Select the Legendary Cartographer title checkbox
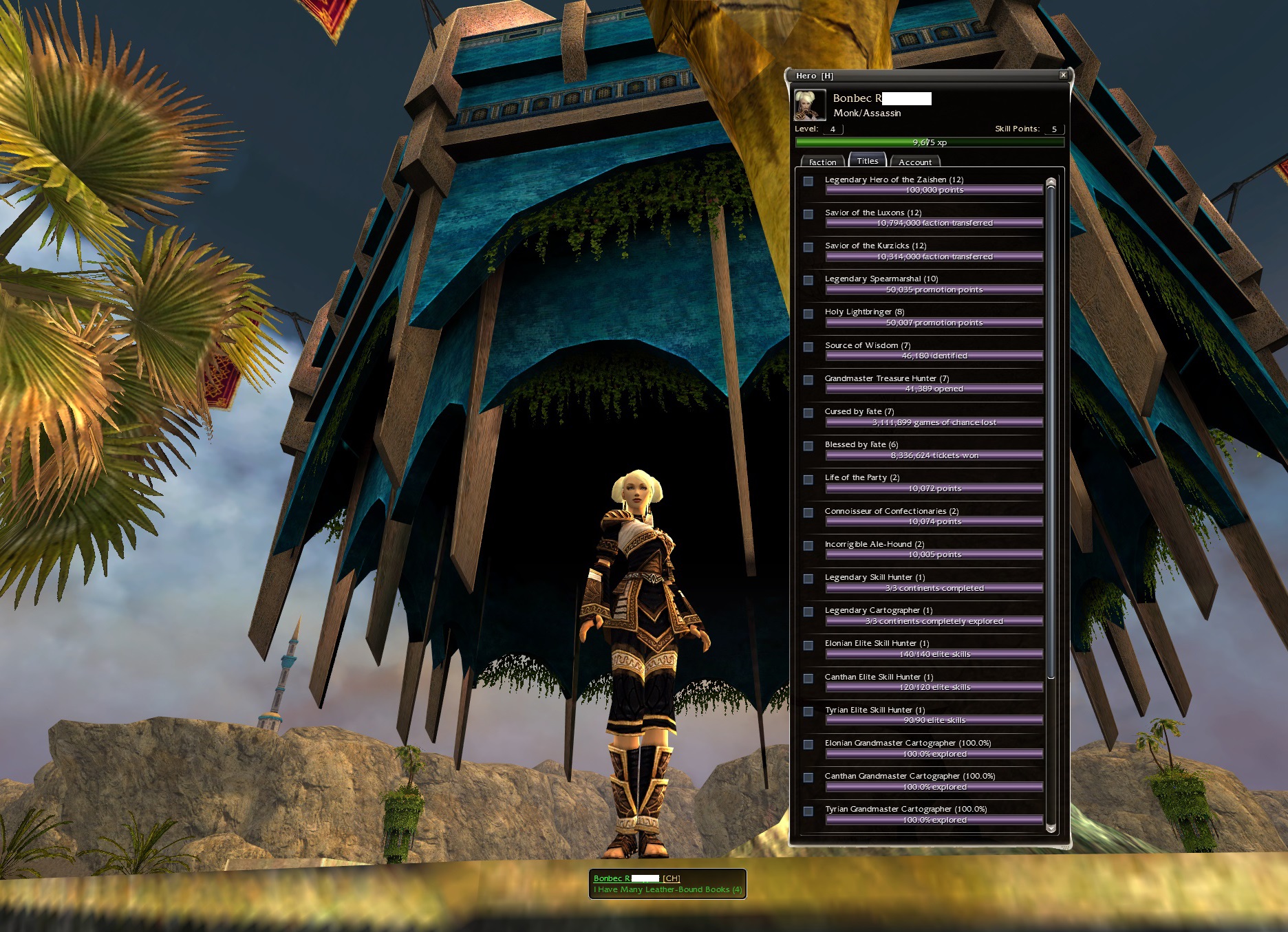 pos(808,611)
